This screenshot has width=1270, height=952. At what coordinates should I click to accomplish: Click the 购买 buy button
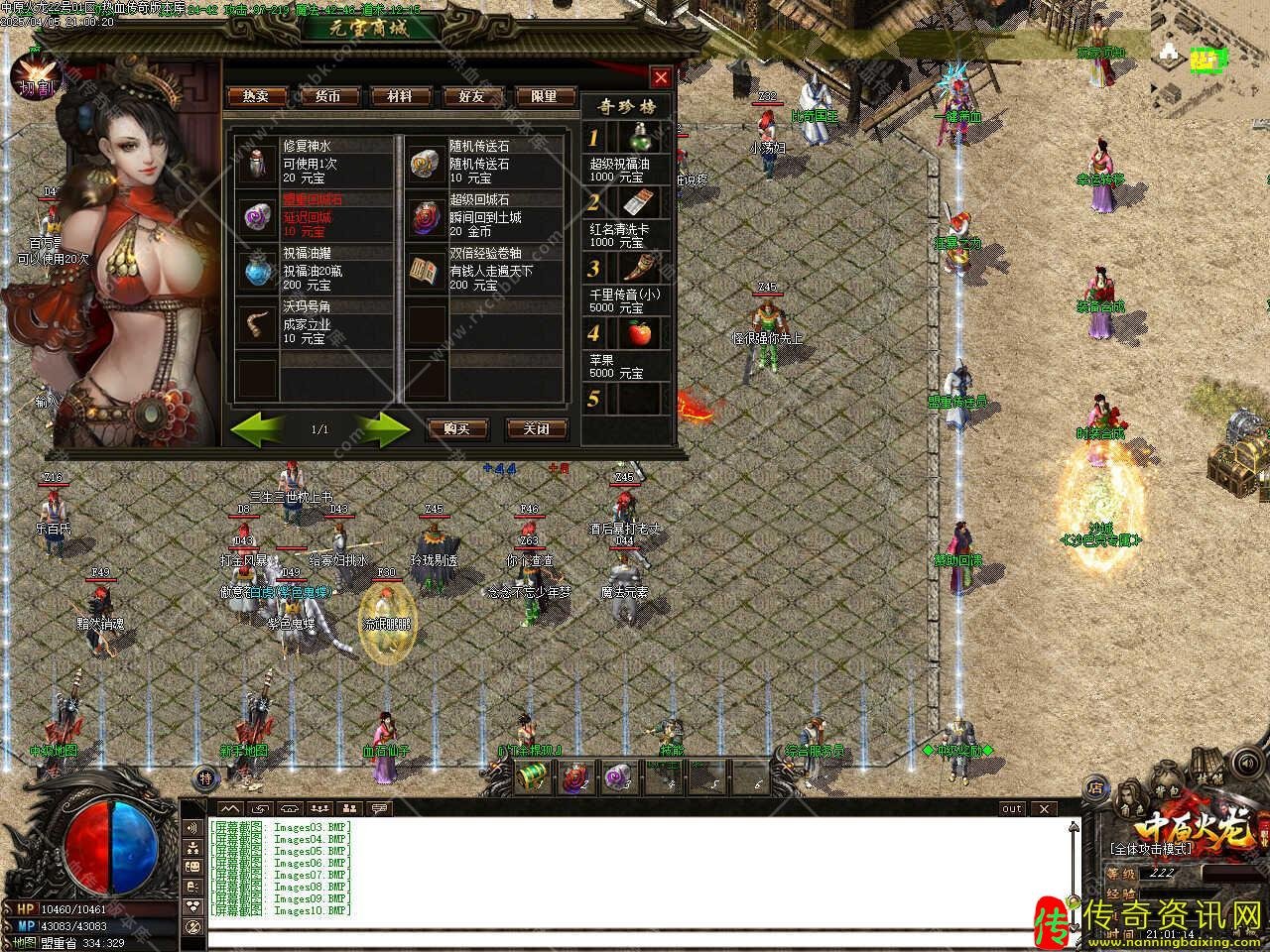[456, 428]
